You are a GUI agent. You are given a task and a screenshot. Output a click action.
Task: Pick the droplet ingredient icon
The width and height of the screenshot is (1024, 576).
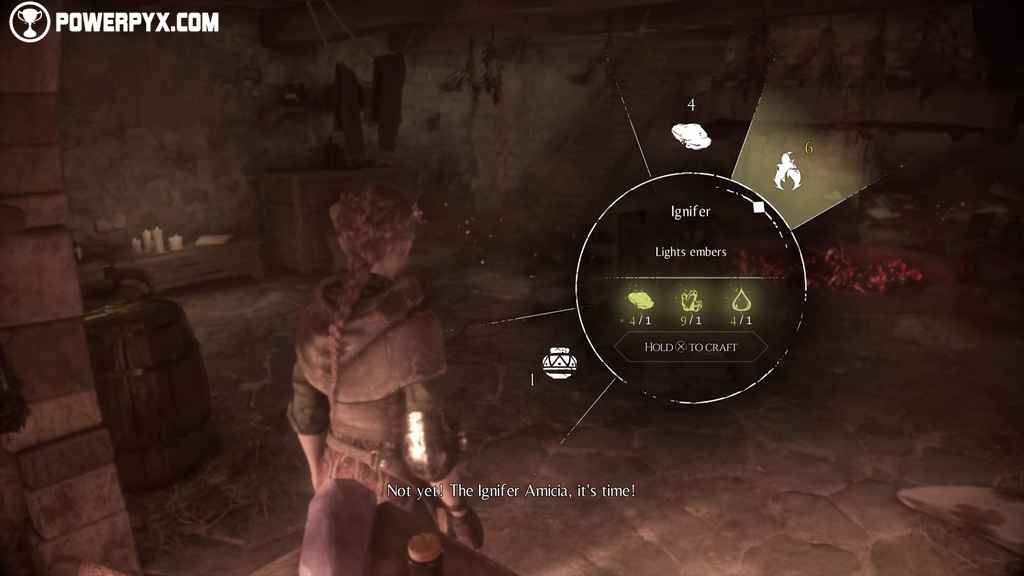point(740,299)
